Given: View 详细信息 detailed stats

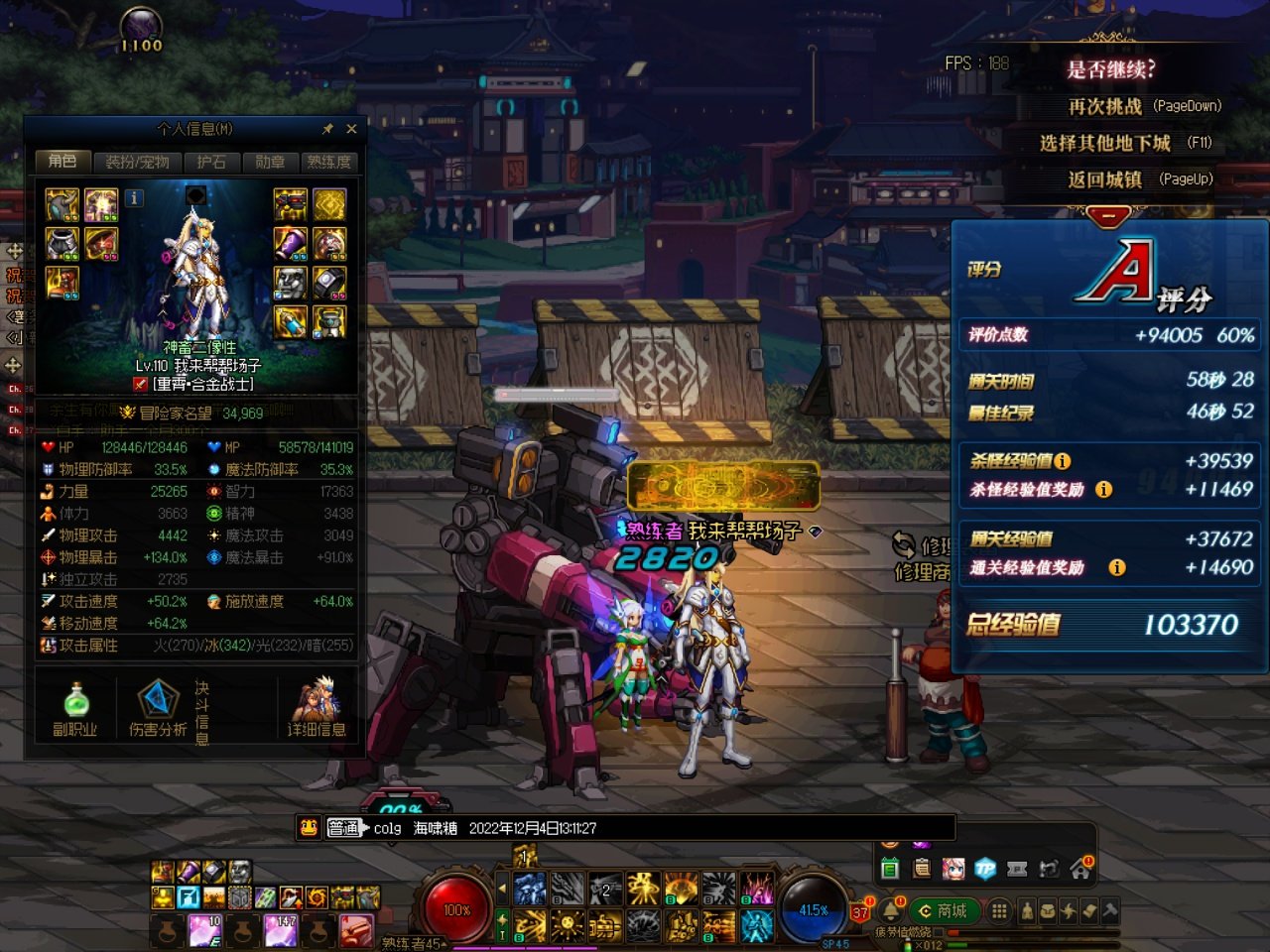Looking at the screenshot, I should 317,709.
